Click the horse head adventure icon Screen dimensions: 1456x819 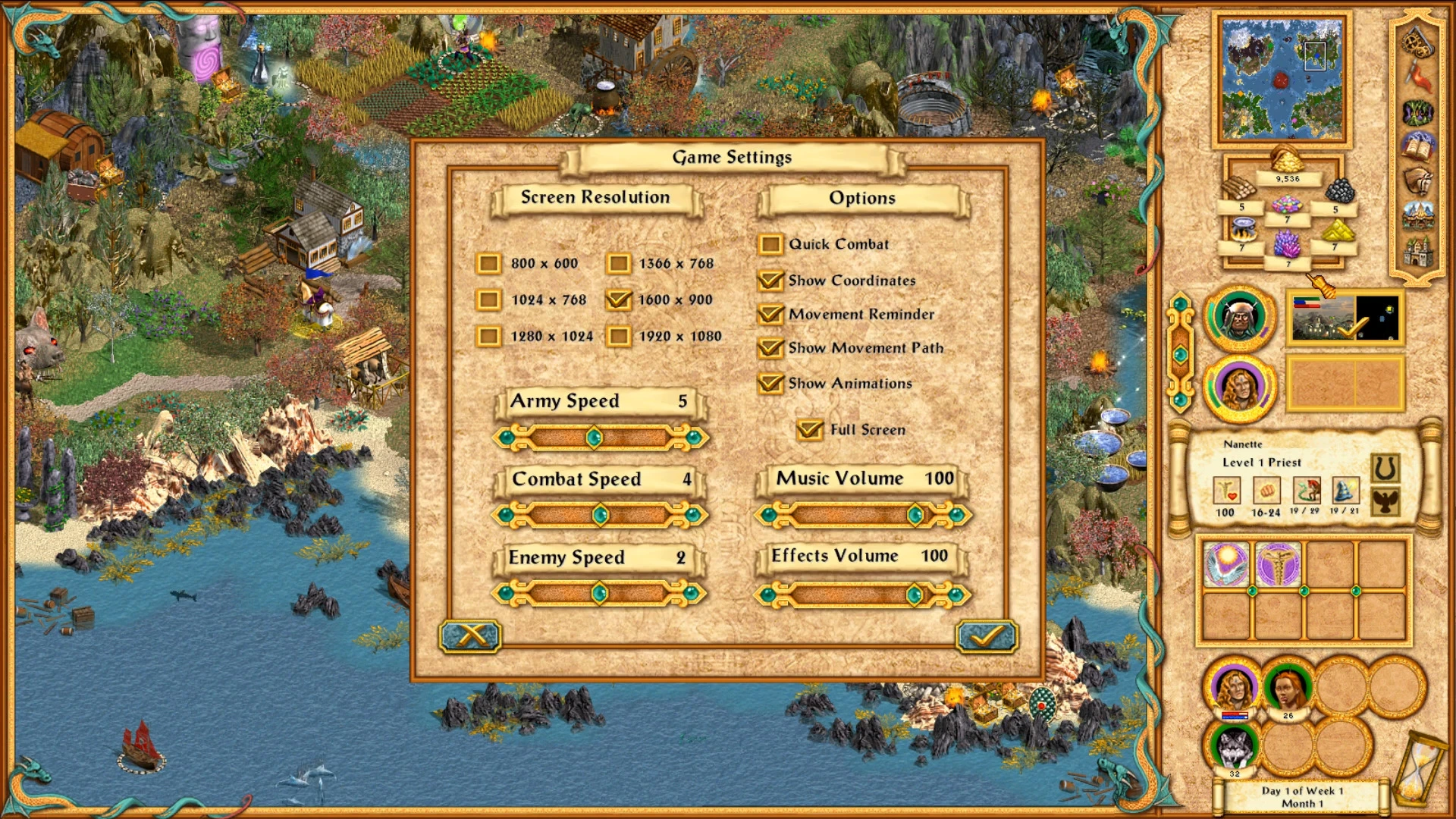coord(1418,179)
